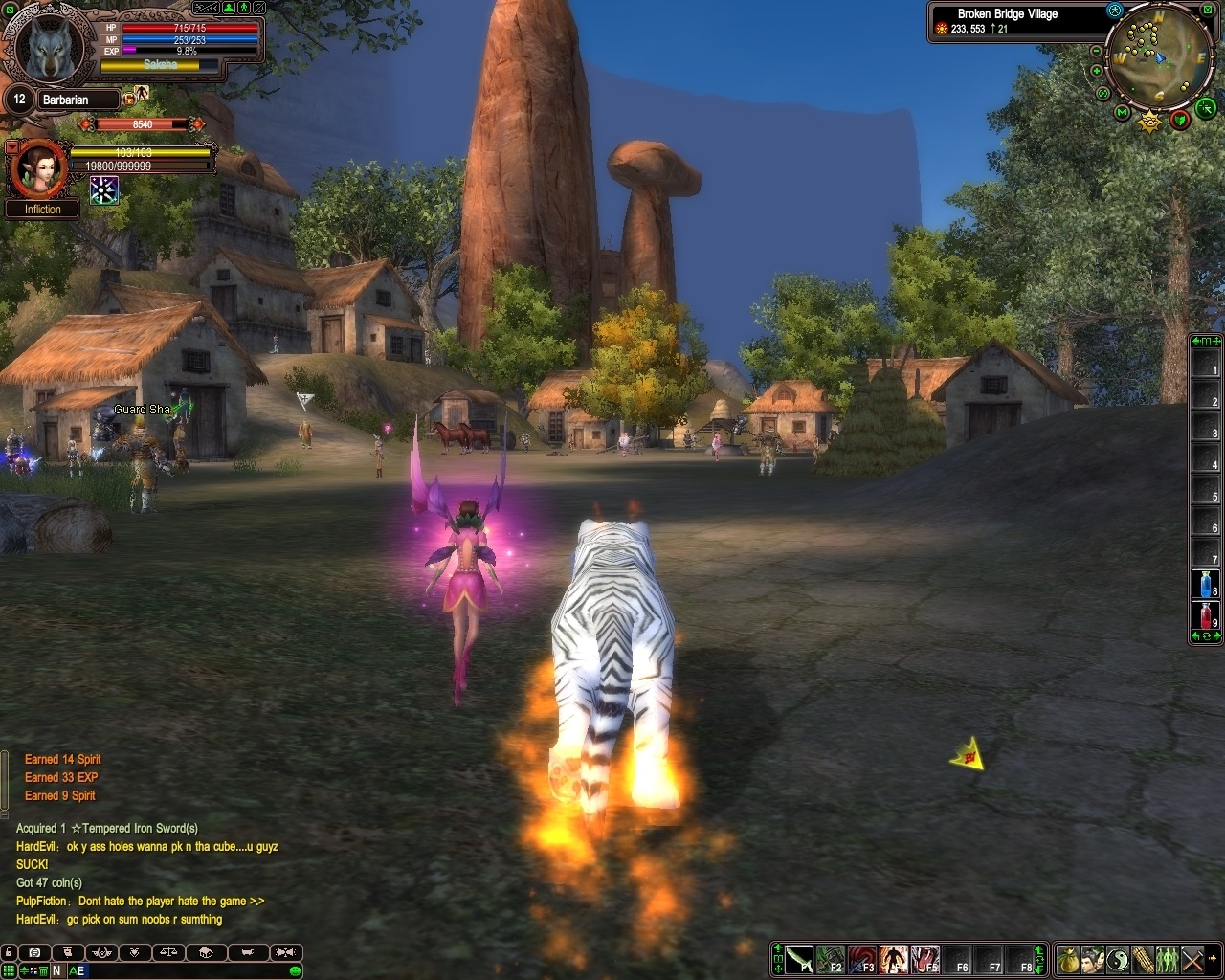Open the character portraits menu icon

[x=1093, y=958]
